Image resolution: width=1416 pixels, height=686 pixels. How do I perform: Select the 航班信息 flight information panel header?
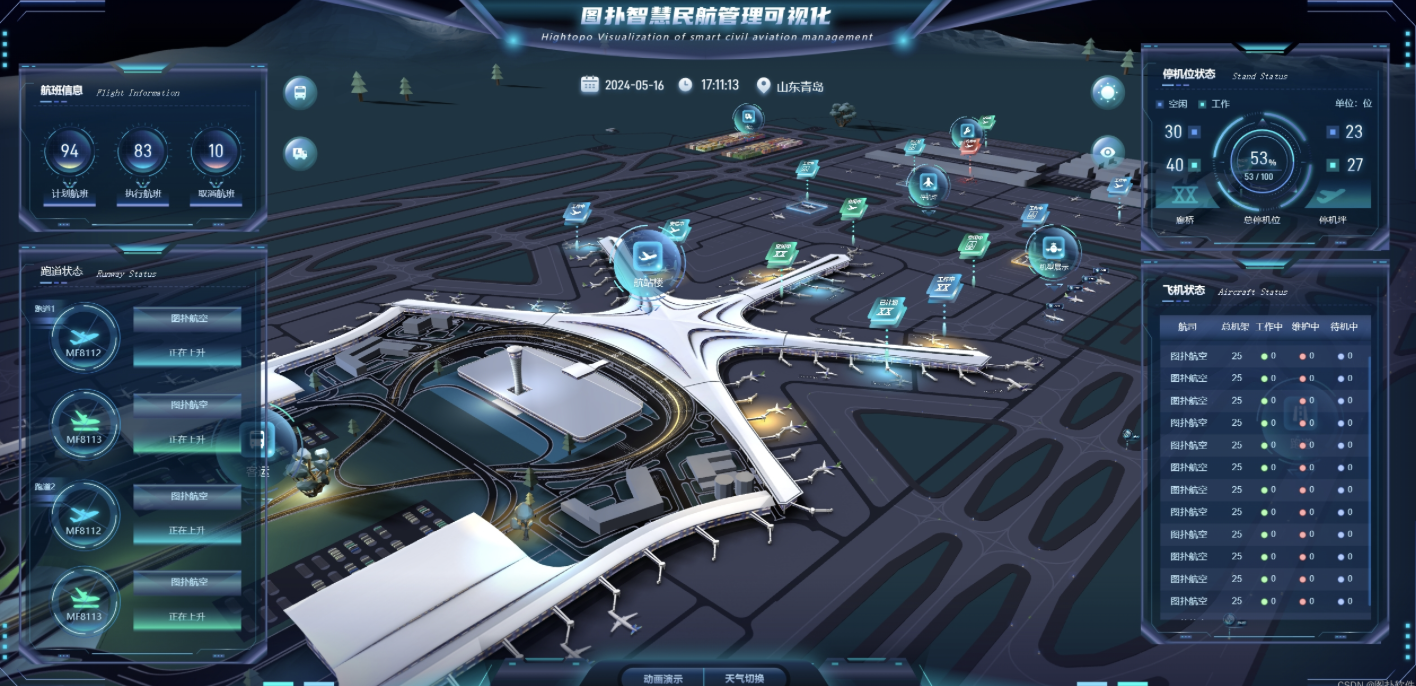click(x=62, y=91)
